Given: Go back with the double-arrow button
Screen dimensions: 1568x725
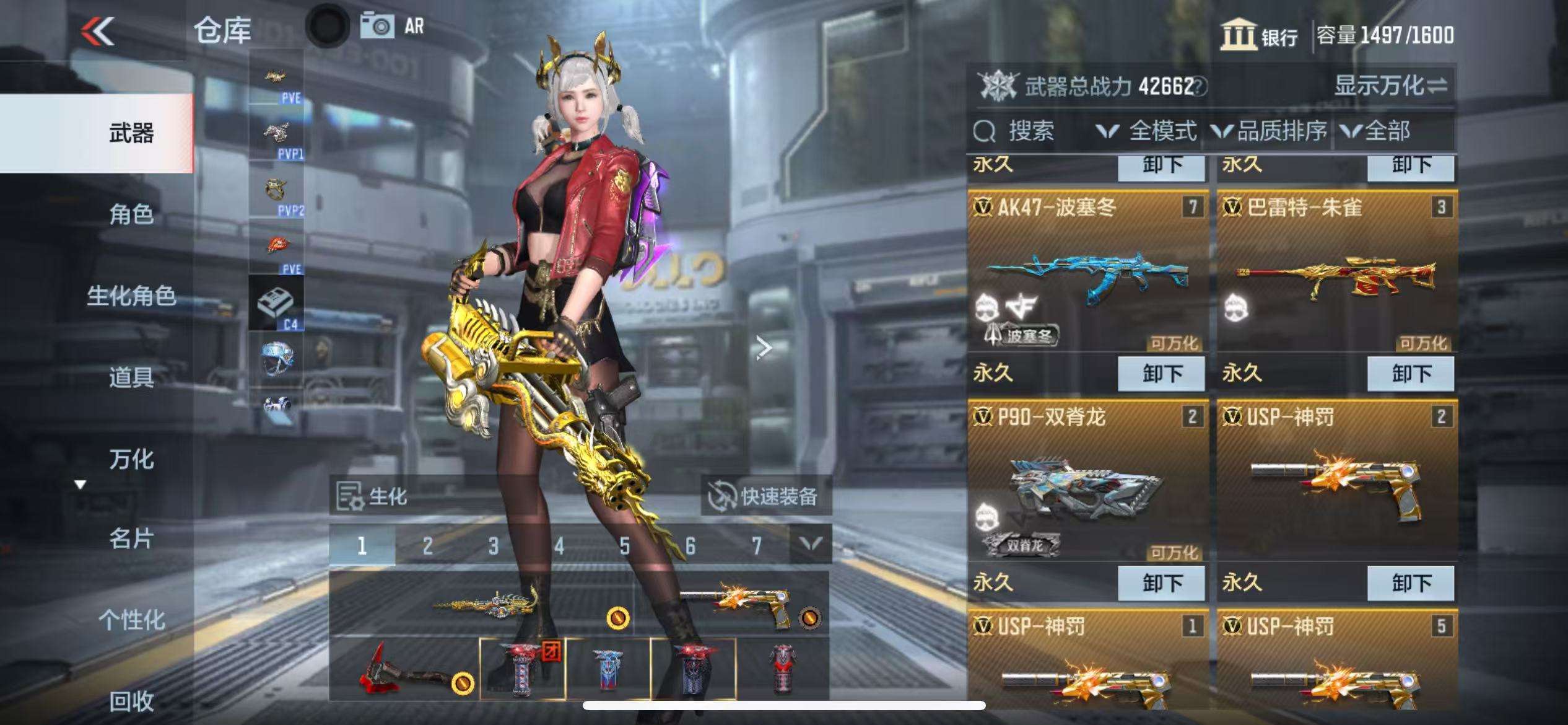Looking at the screenshot, I should point(98,31).
